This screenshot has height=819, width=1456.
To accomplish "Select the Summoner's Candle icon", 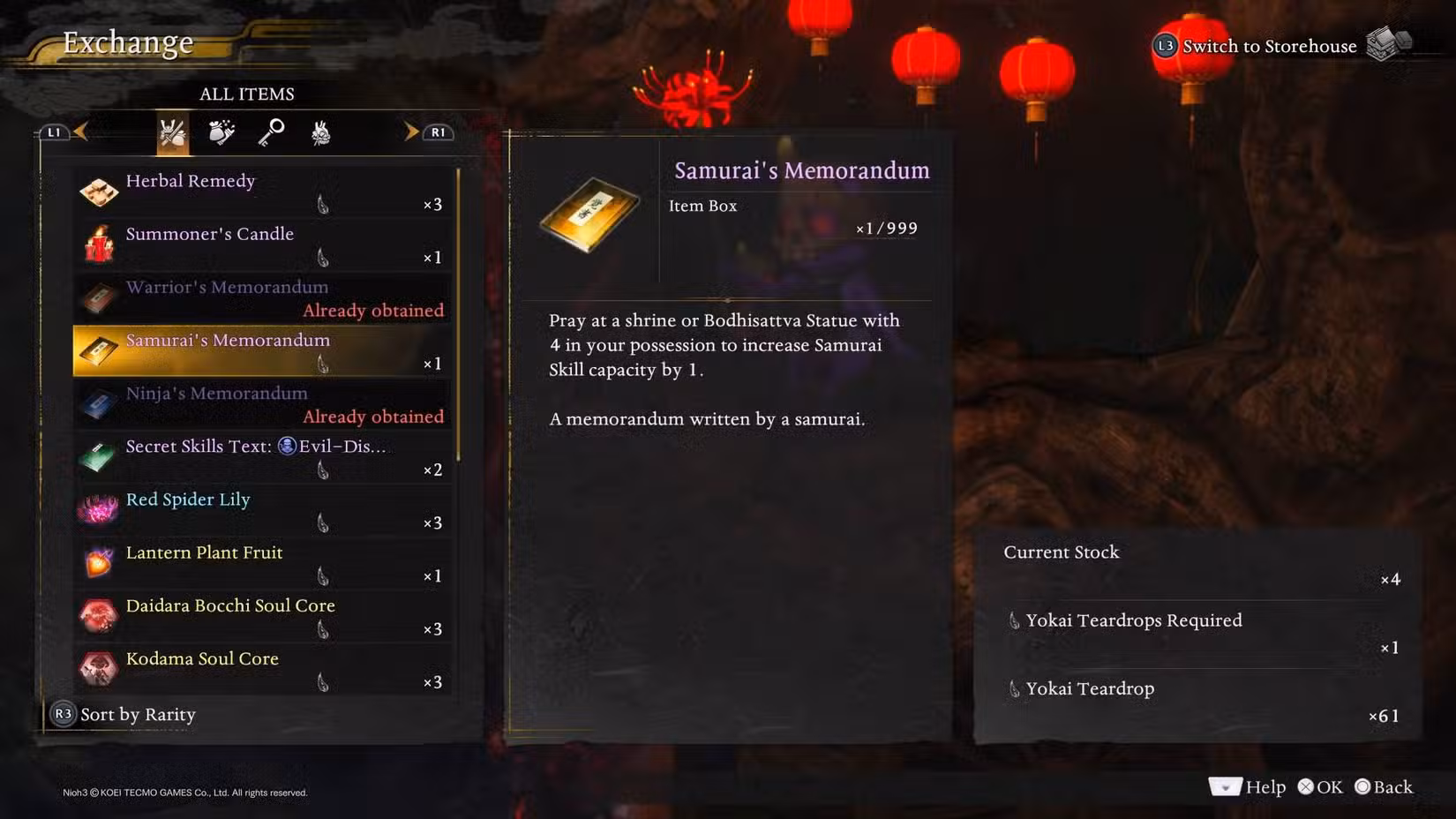I will [99, 244].
